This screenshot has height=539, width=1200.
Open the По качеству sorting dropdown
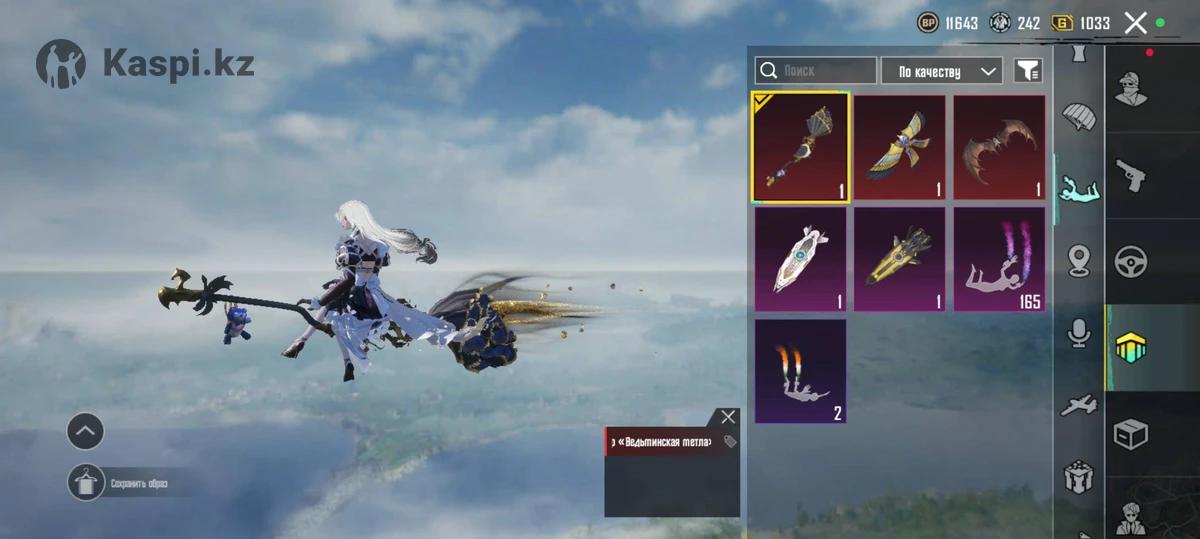click(x=941, y=71)
